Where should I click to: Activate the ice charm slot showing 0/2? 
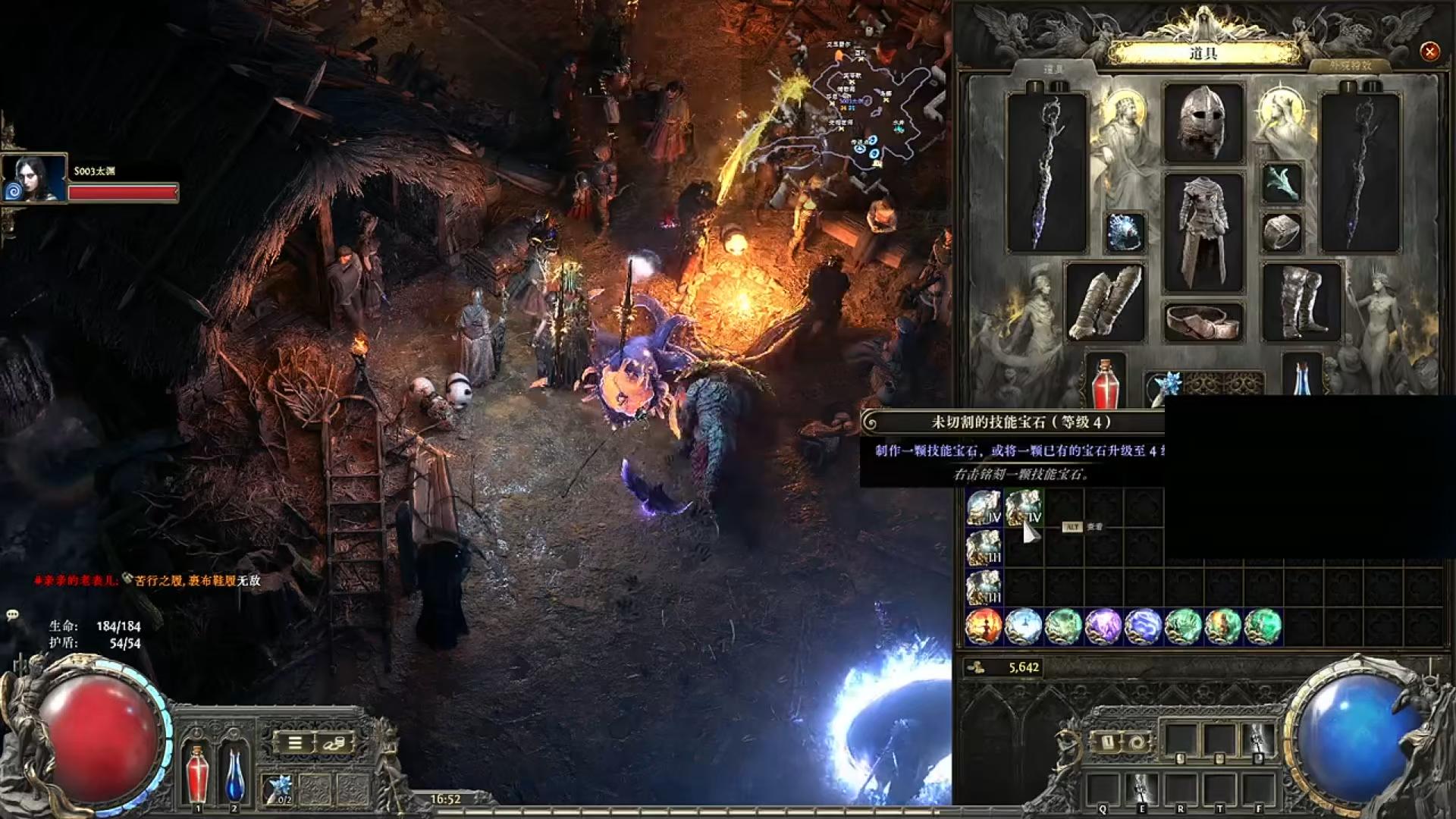(278, 789)
